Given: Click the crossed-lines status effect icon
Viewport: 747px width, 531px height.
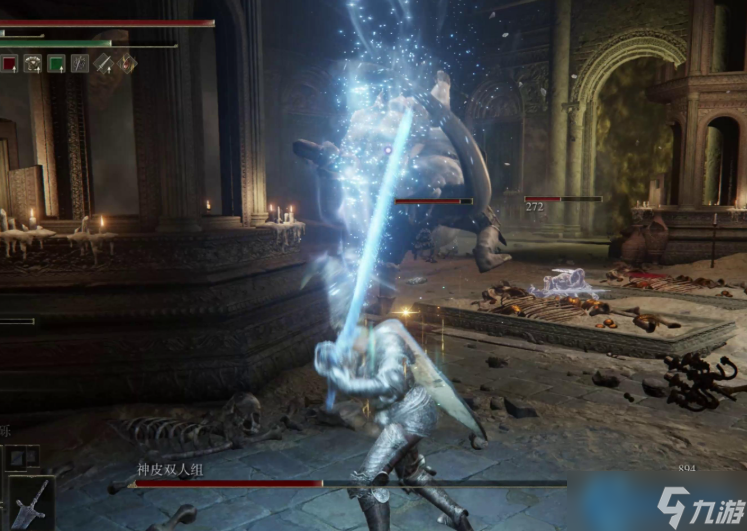Looking at the screenshot, I should tap(80, 63).
